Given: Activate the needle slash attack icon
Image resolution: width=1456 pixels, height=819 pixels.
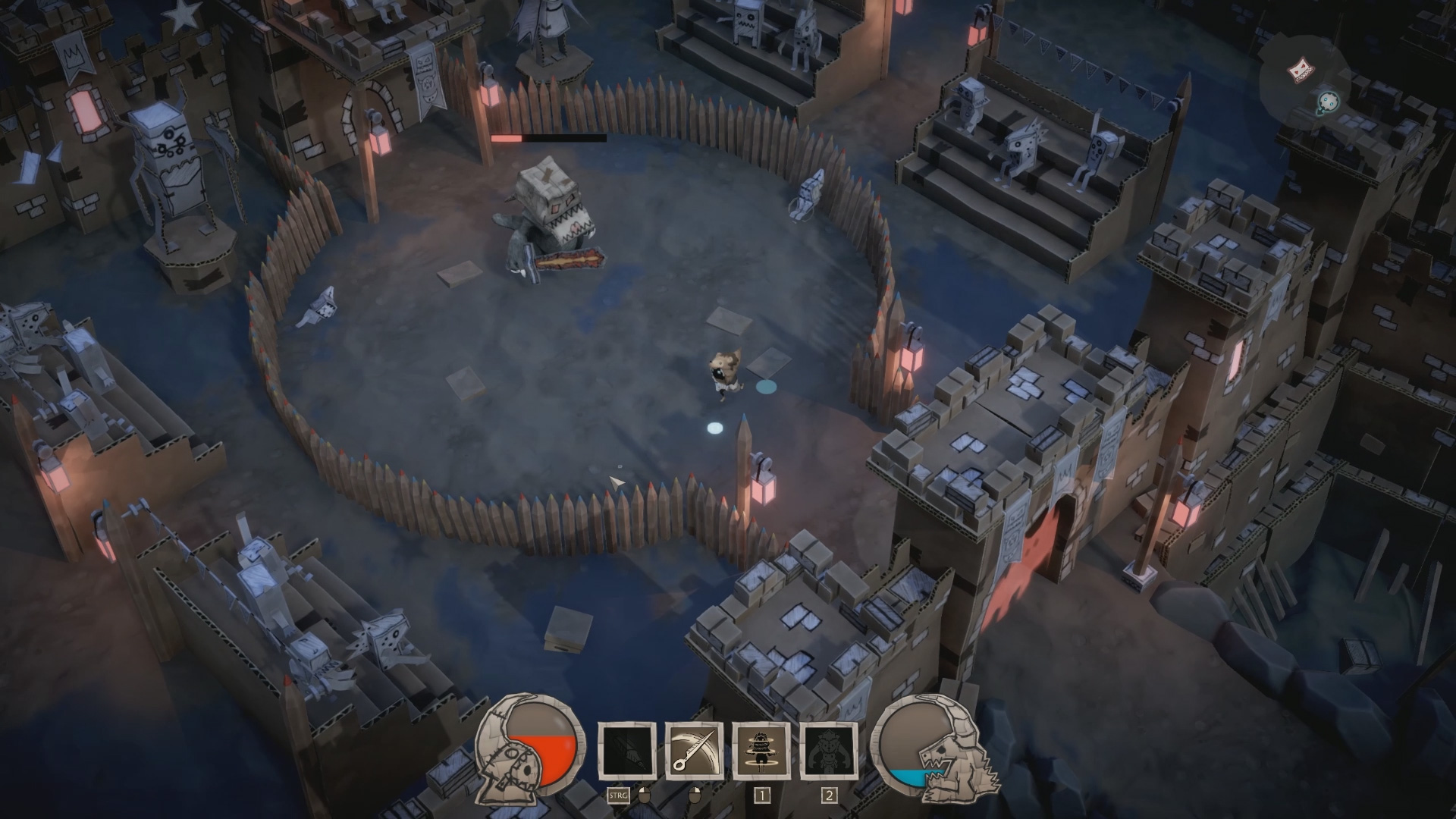Looking at the screenshot, I should (693, 751).
